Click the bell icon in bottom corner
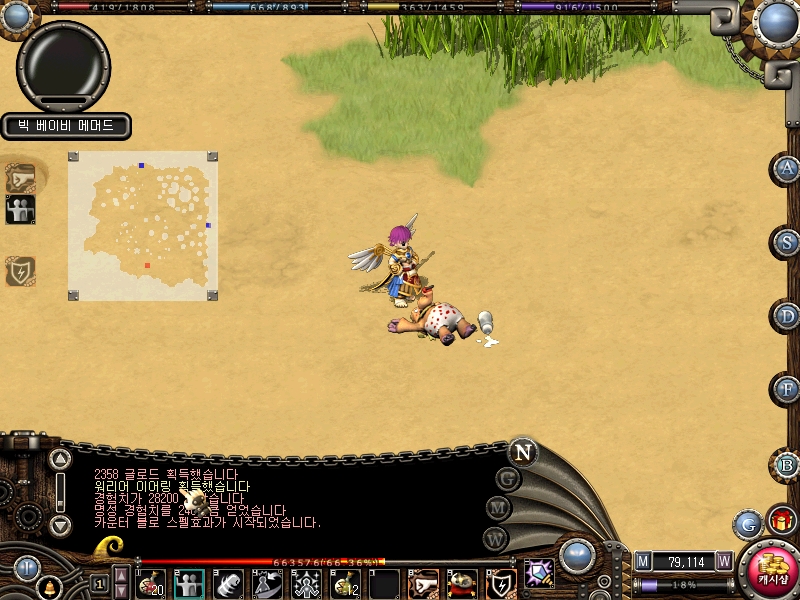 click(x=47, y=589)
